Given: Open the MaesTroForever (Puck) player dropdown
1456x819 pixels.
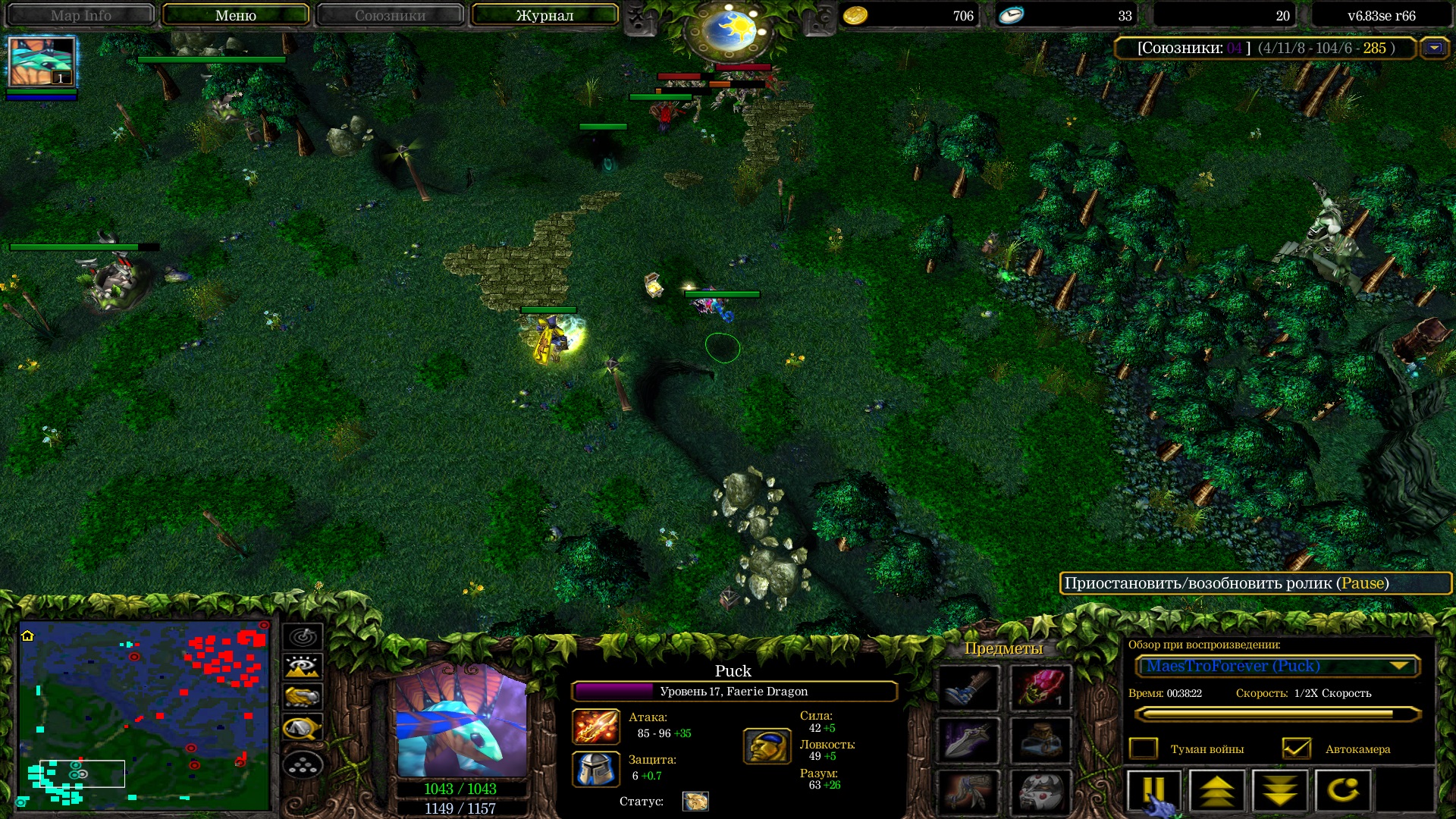Looking at the screenshot, I should pyautogui.click(x=1399, y=666).
